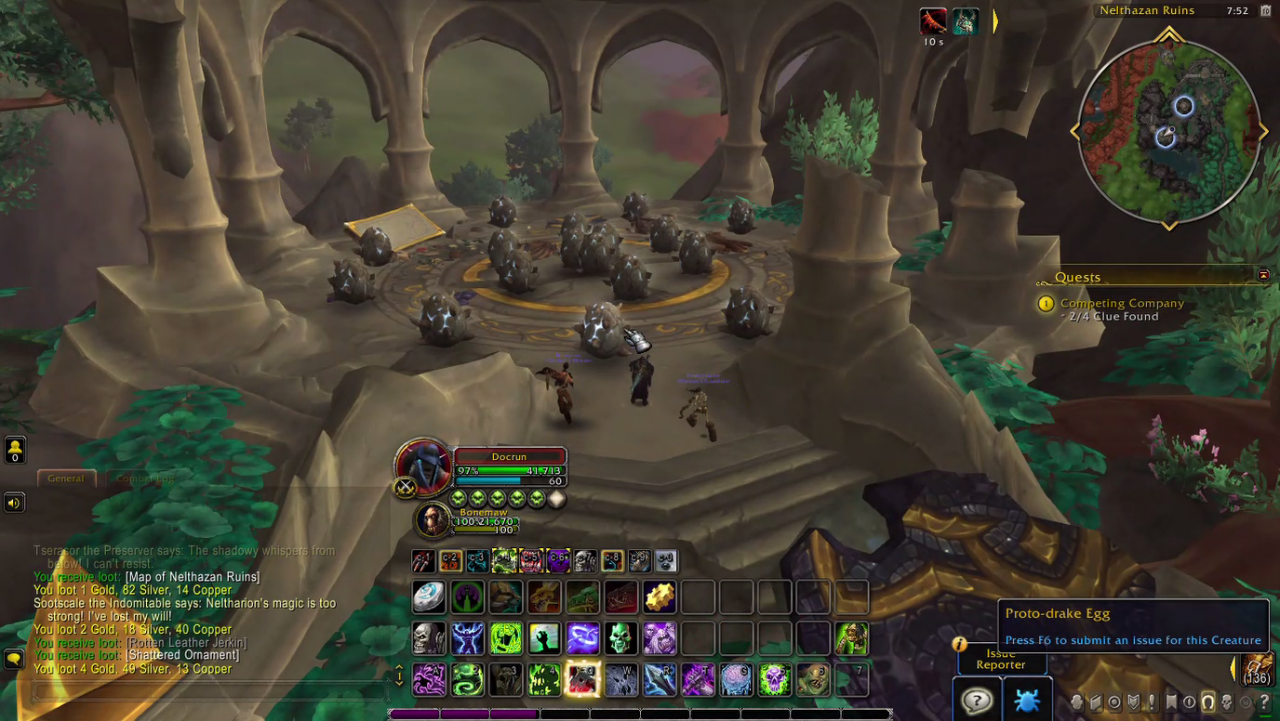Trigger the glowing highlighted red ability
This screenshot has width=1280, height=721.
coord(583,680)
